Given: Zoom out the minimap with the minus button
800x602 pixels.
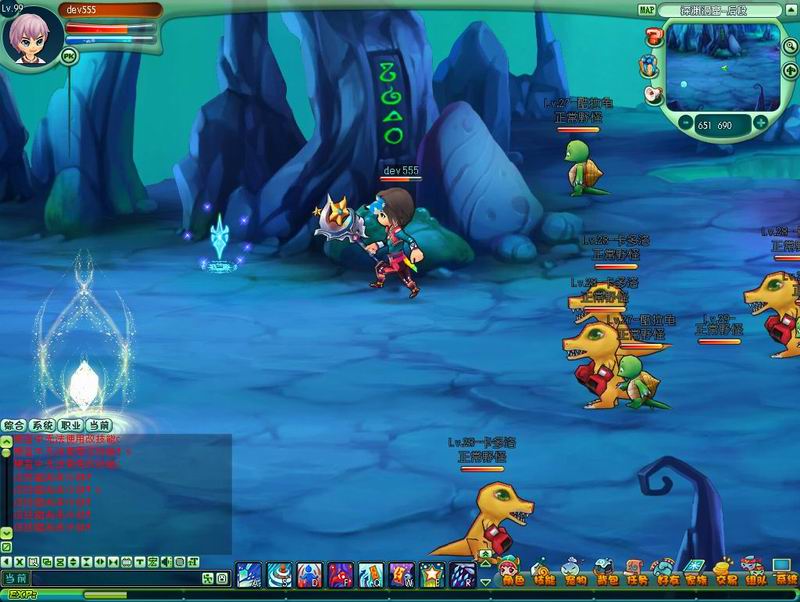Looking at the screenshot, I should 685,123.
